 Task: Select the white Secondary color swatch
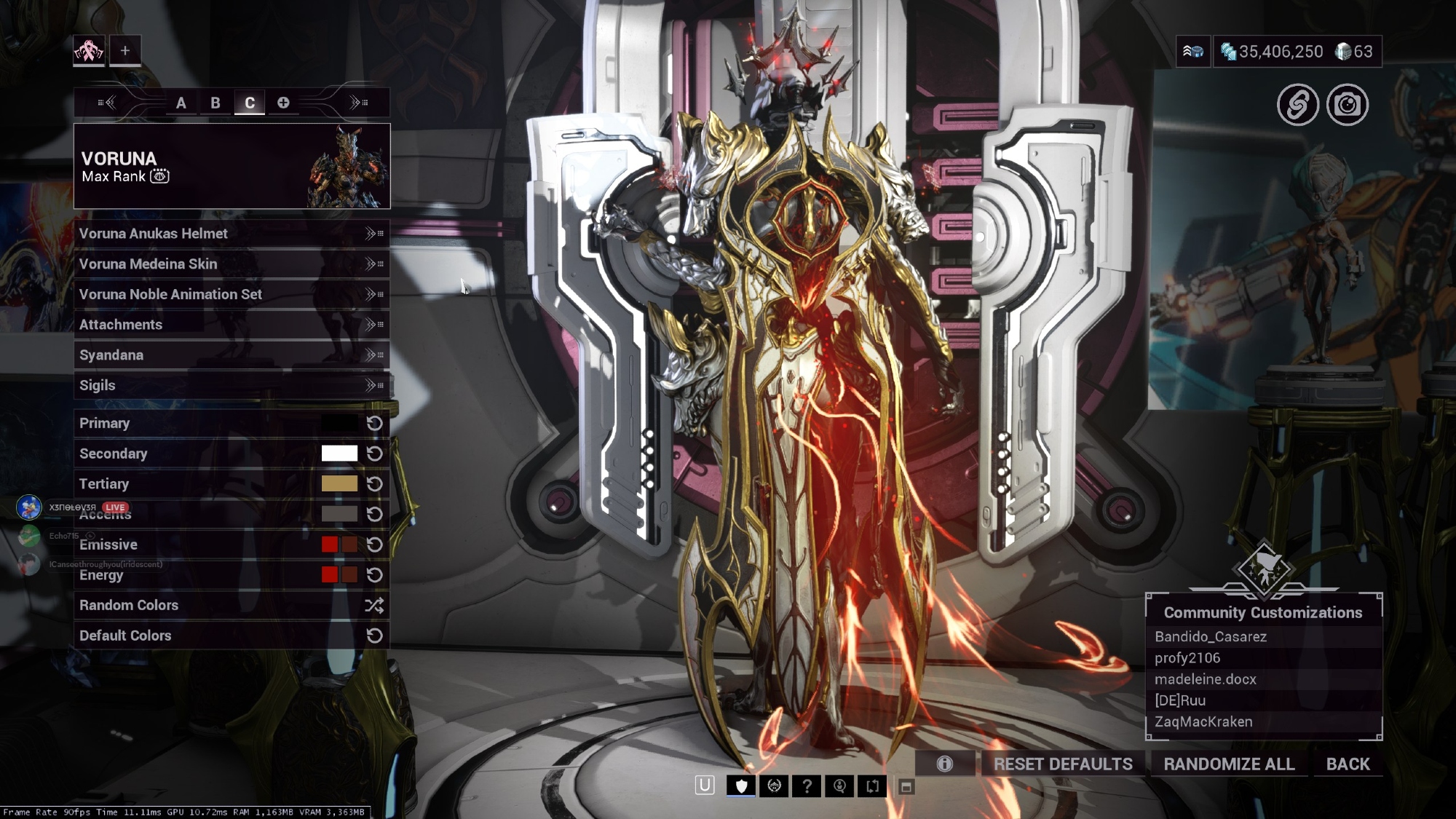point(339,454)
